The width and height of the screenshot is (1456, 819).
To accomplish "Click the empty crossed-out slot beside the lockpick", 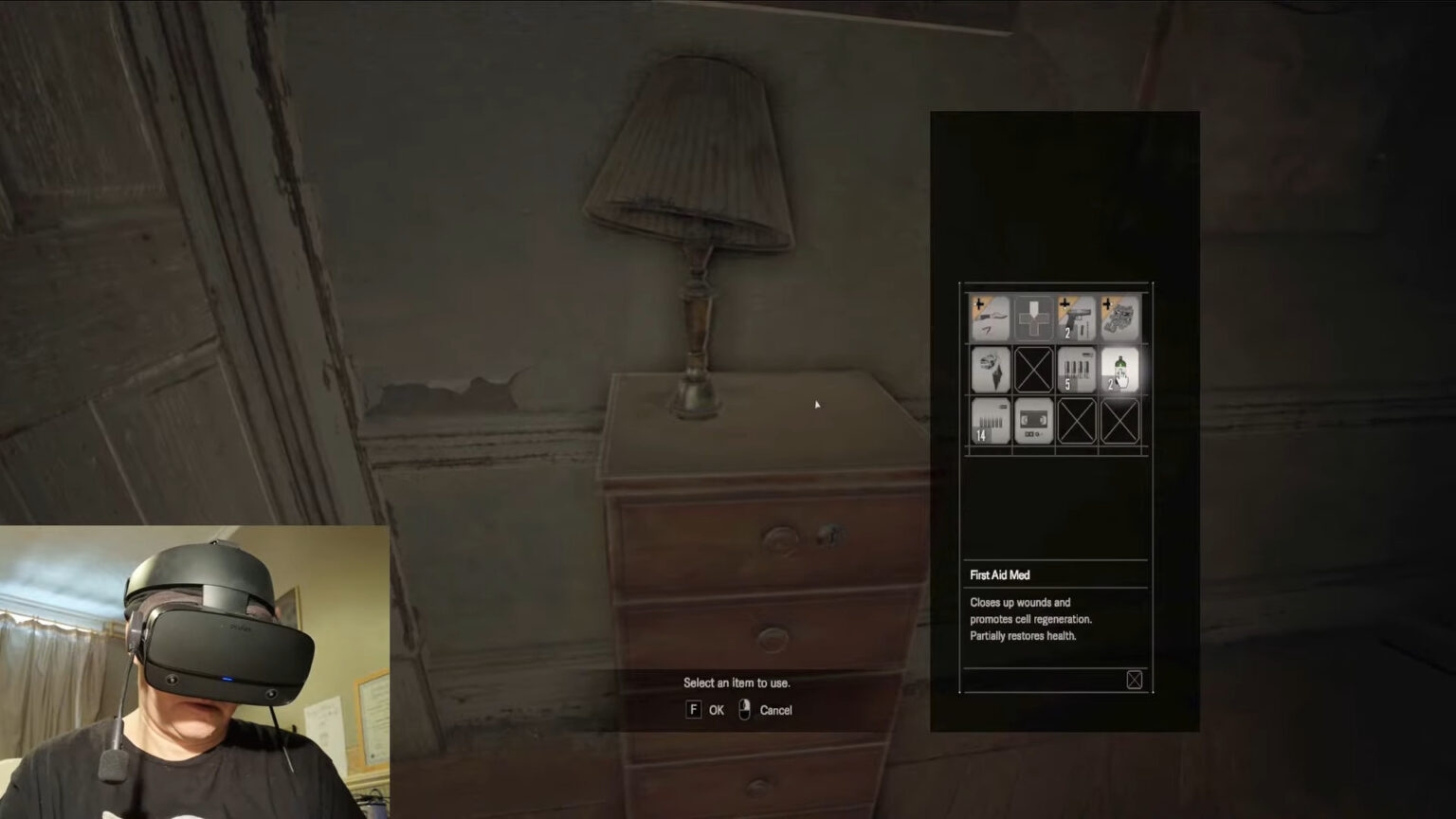I will click(x=1033, y=370).
